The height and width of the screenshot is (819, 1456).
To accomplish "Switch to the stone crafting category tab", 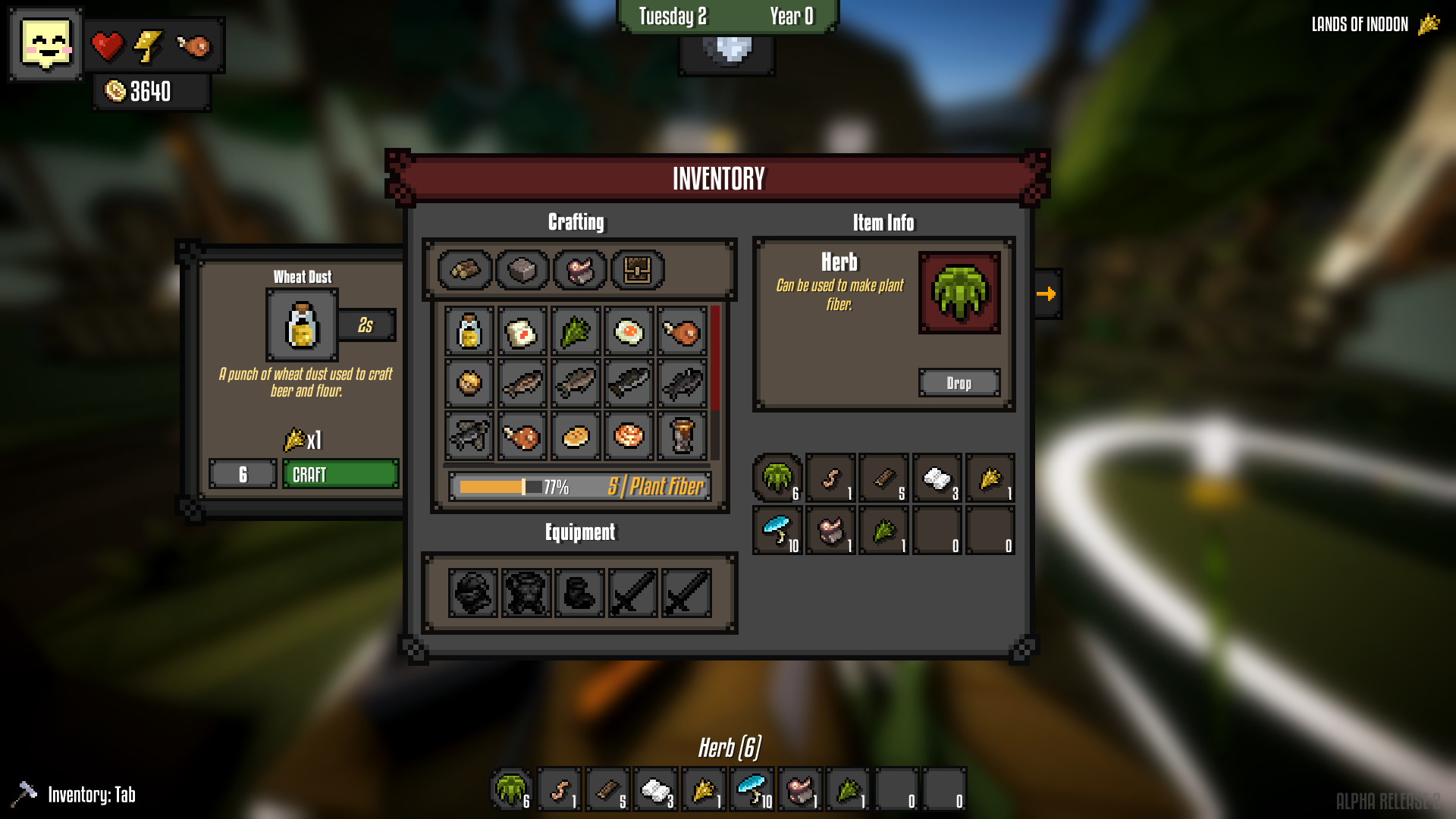I will pos(521,269).
